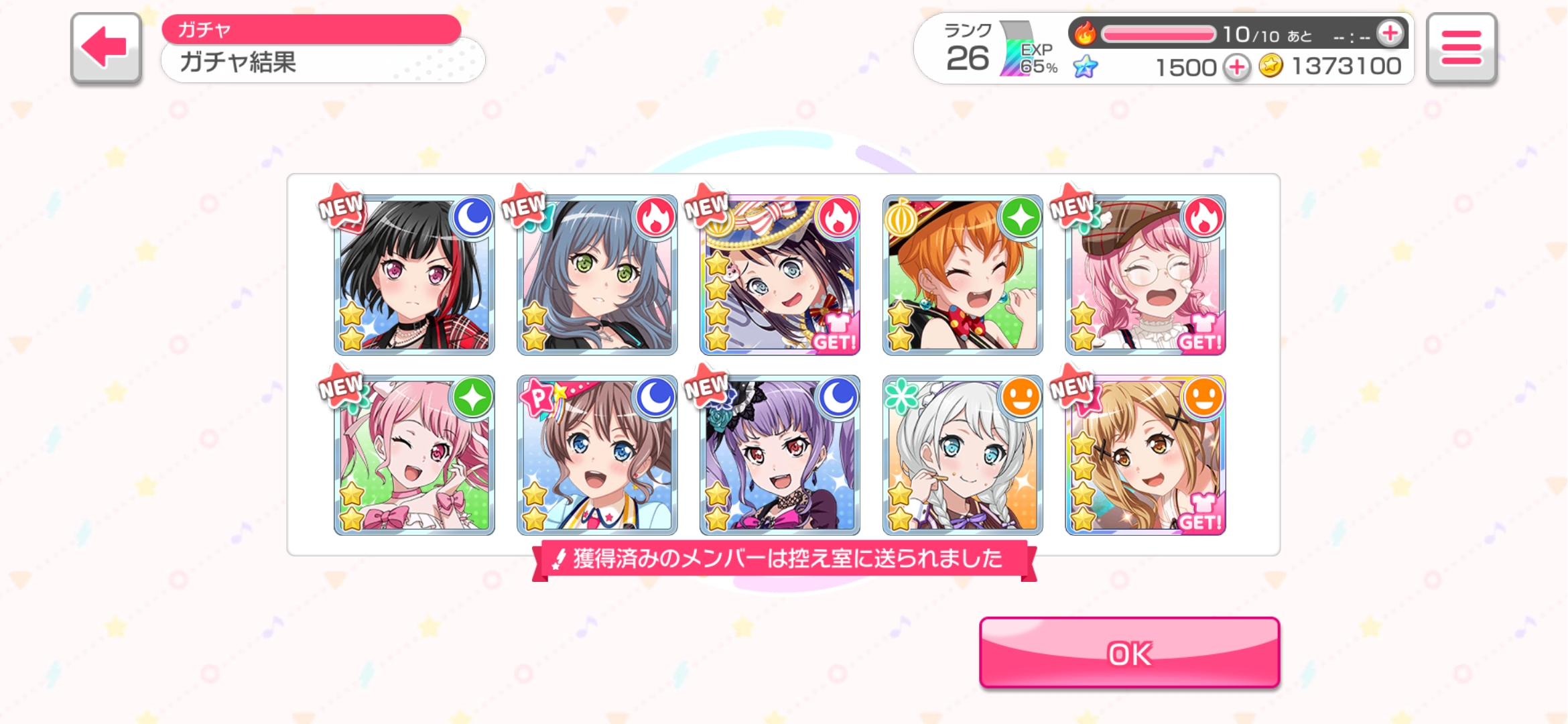The height and width of the screenshot is (724, 1568).
Task: Choose the white braided hair girl card
Action: (963, 455)
